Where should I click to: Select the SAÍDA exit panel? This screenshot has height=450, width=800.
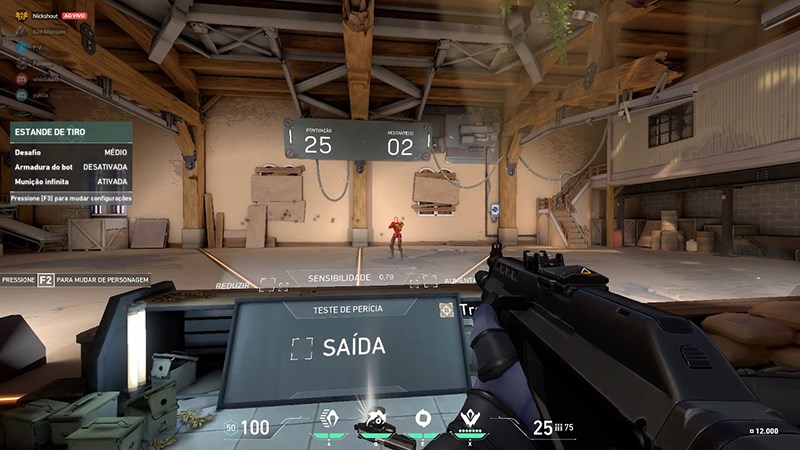[340, 348]
